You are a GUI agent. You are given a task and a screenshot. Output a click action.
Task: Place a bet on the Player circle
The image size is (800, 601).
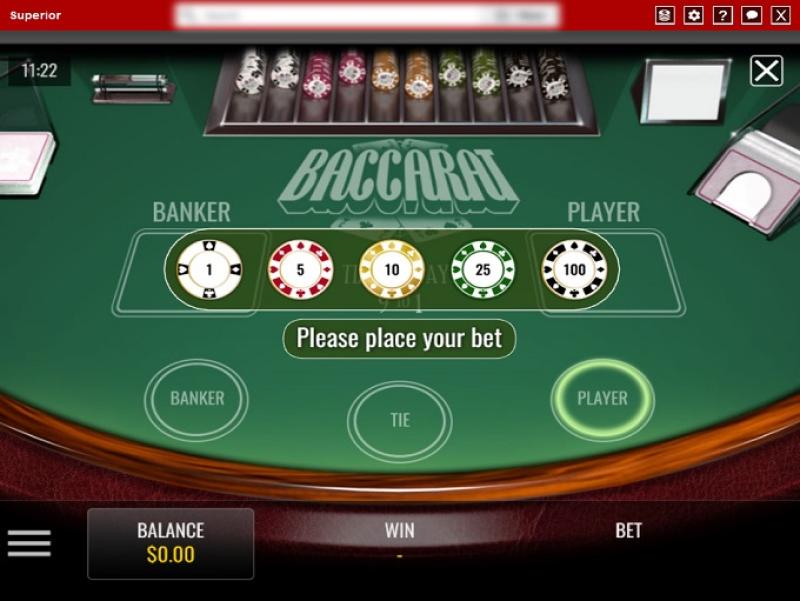[x=602, y=399]
